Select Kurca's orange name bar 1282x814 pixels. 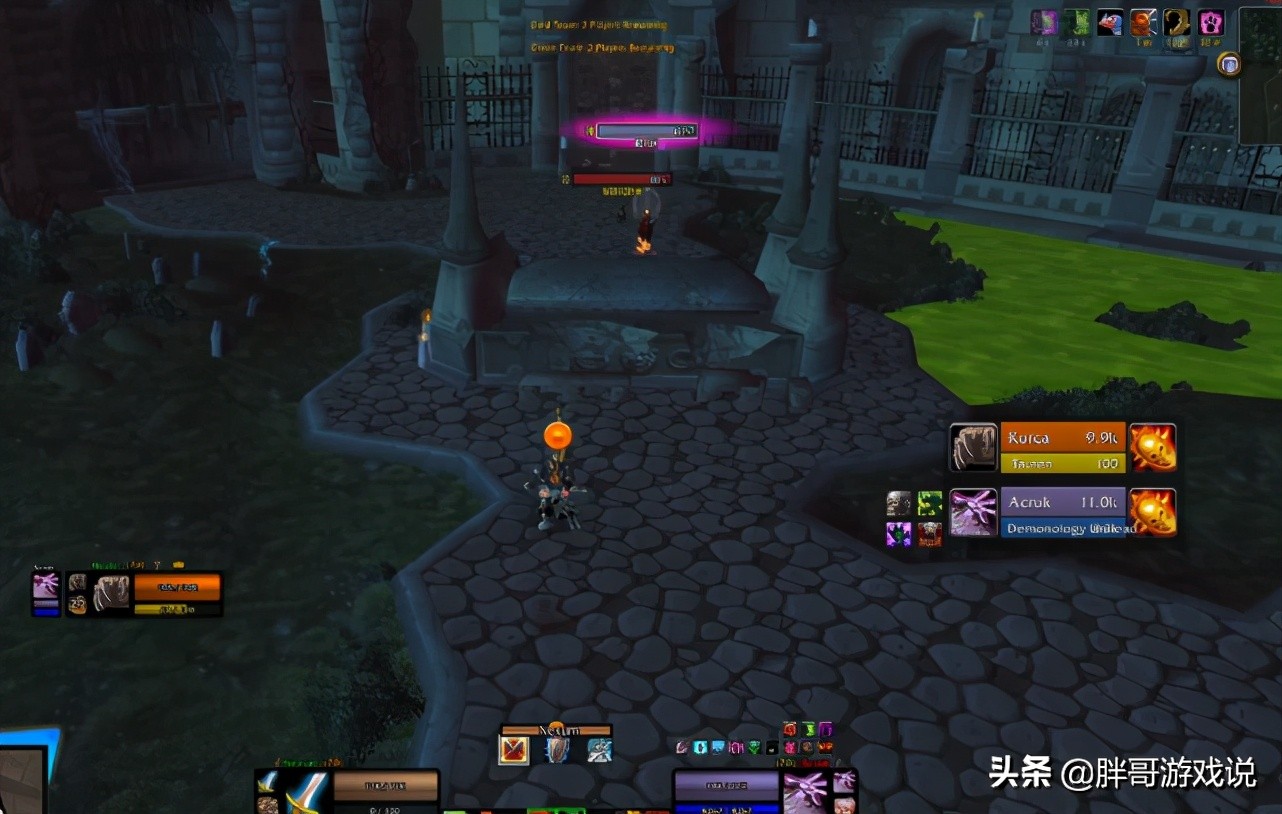[x=1062, y=438]
